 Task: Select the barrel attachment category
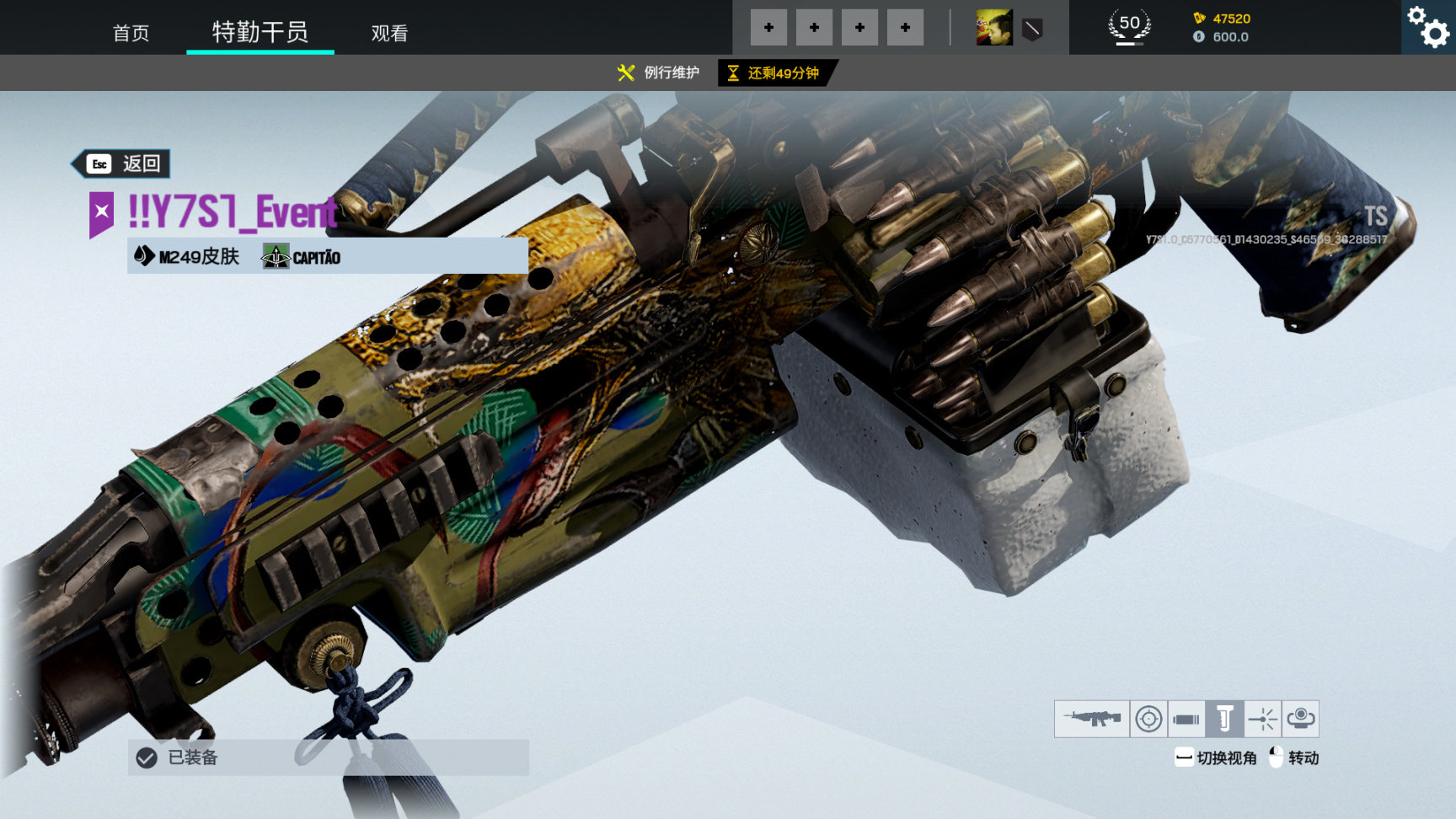point(1186,719)
